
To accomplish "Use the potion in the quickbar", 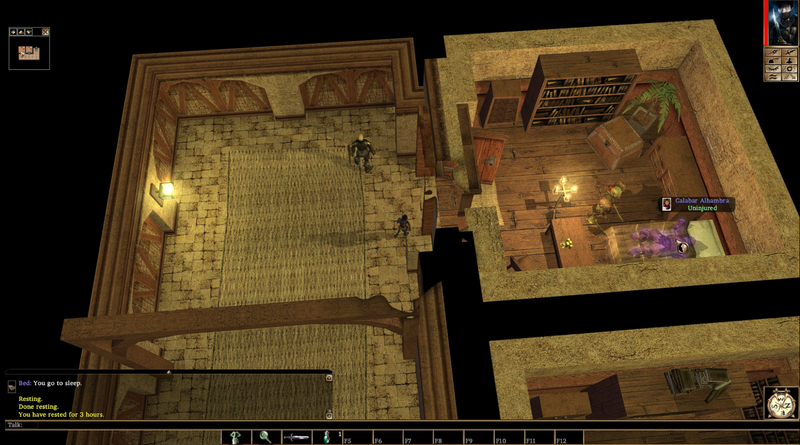I will click(326, 437).
